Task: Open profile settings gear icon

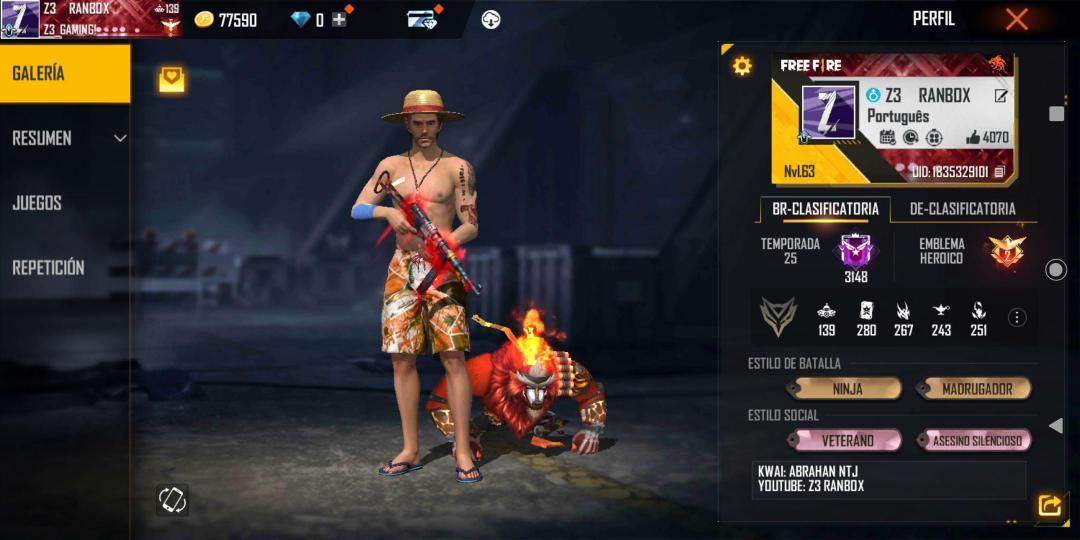Action: (x=742, y=66)
